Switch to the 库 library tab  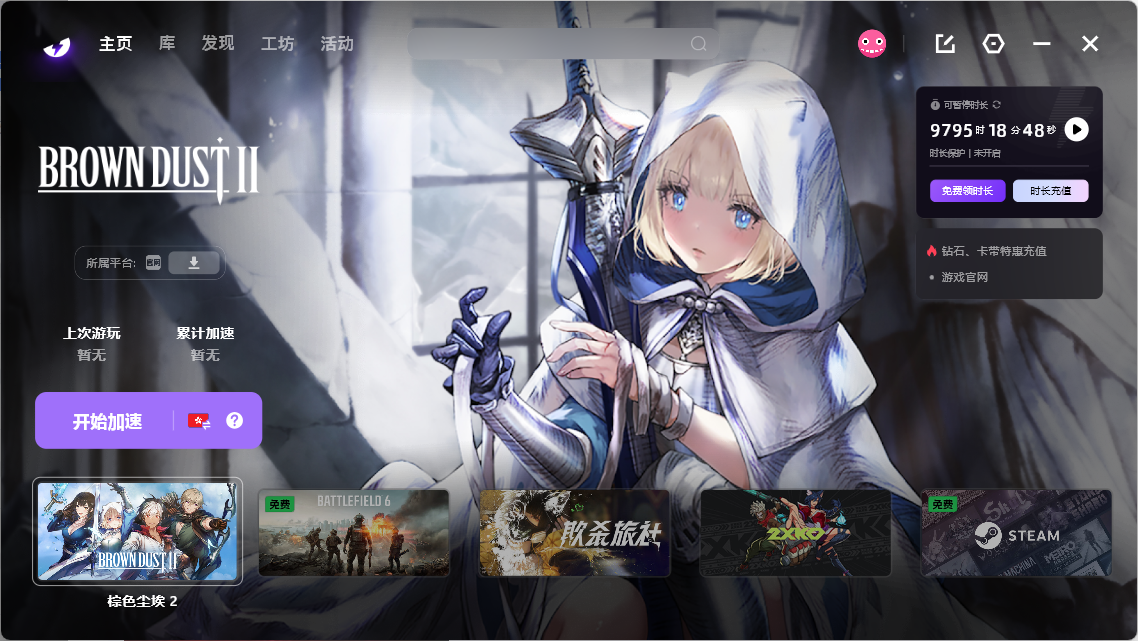167,44
